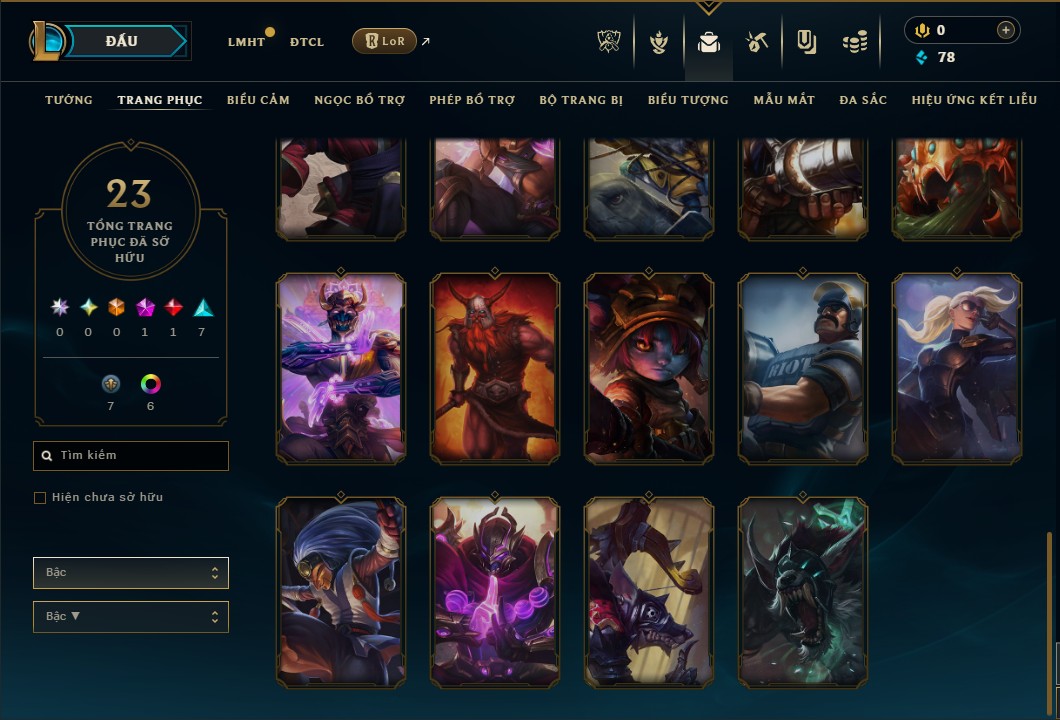
Task: Open the BIỂU CẢM tab
Action: (258, 100)
